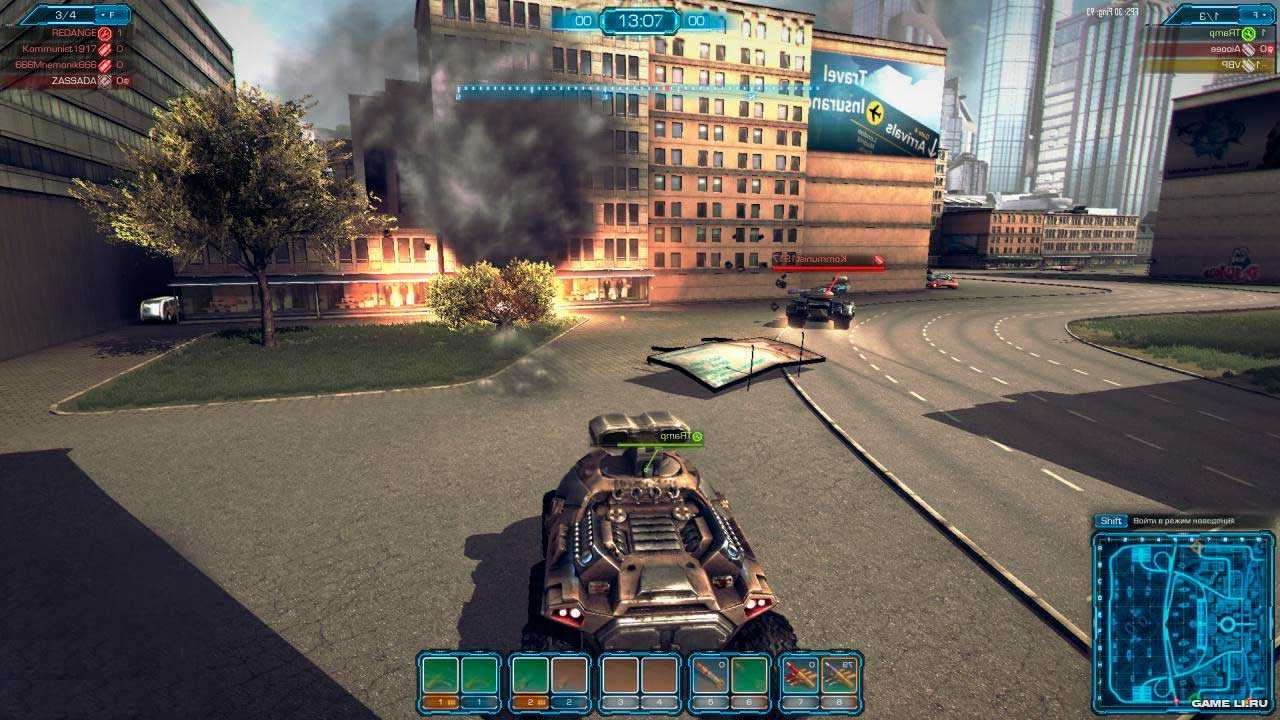Activate the red missile cluster in slot 7
Image resolution: width=1280 pixels, height=720 pixels.
pos(798,676)
